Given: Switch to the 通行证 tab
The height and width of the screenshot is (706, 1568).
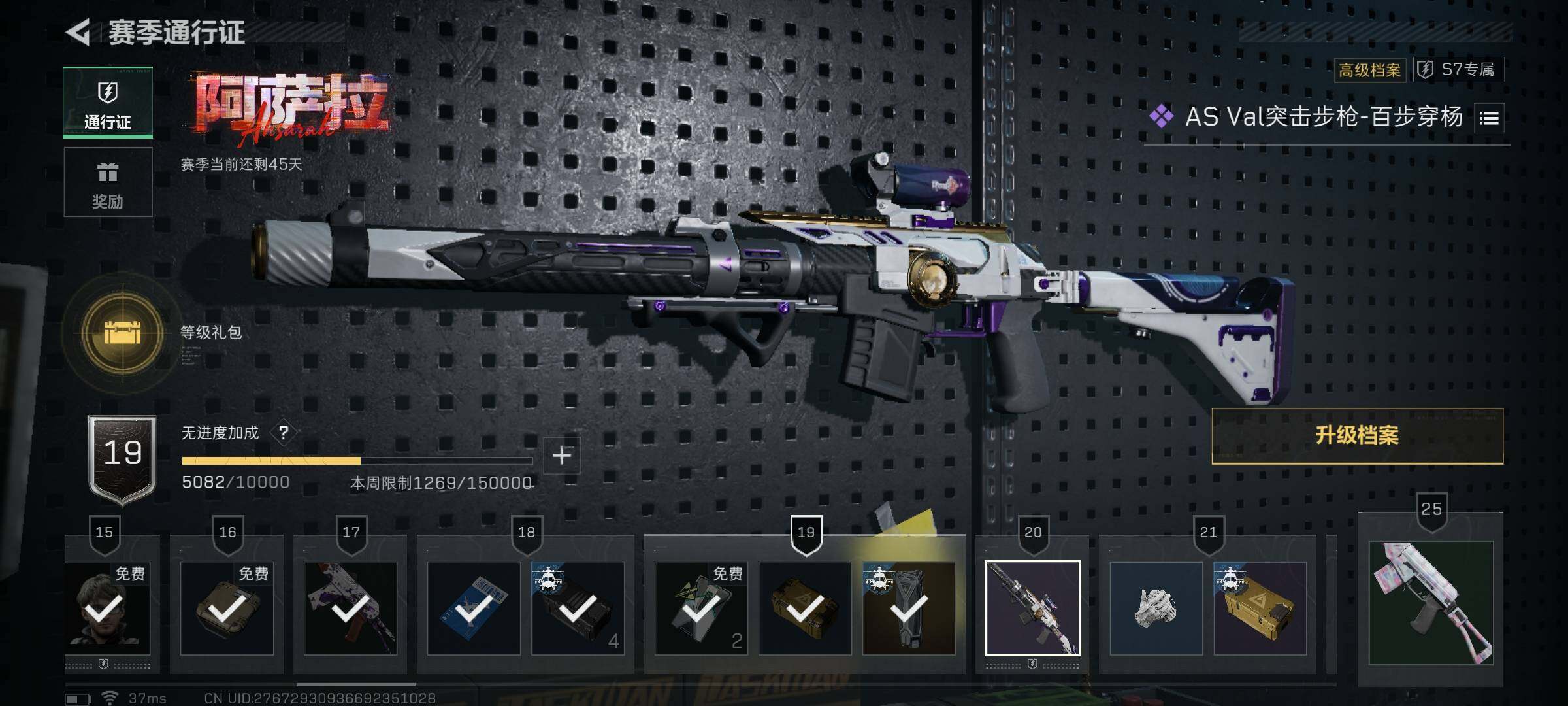Looking at the screenshot, I should [108, 103].
